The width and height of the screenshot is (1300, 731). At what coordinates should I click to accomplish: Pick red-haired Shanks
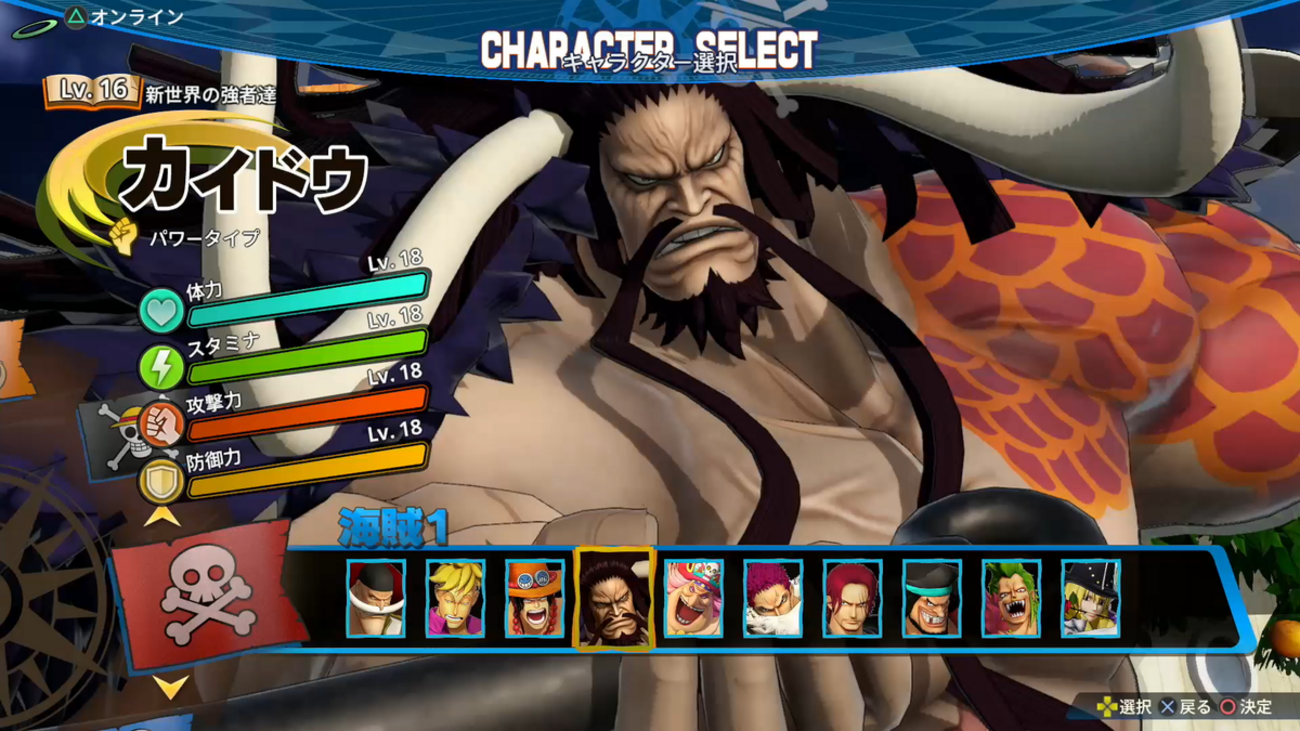tap(853, 598)
